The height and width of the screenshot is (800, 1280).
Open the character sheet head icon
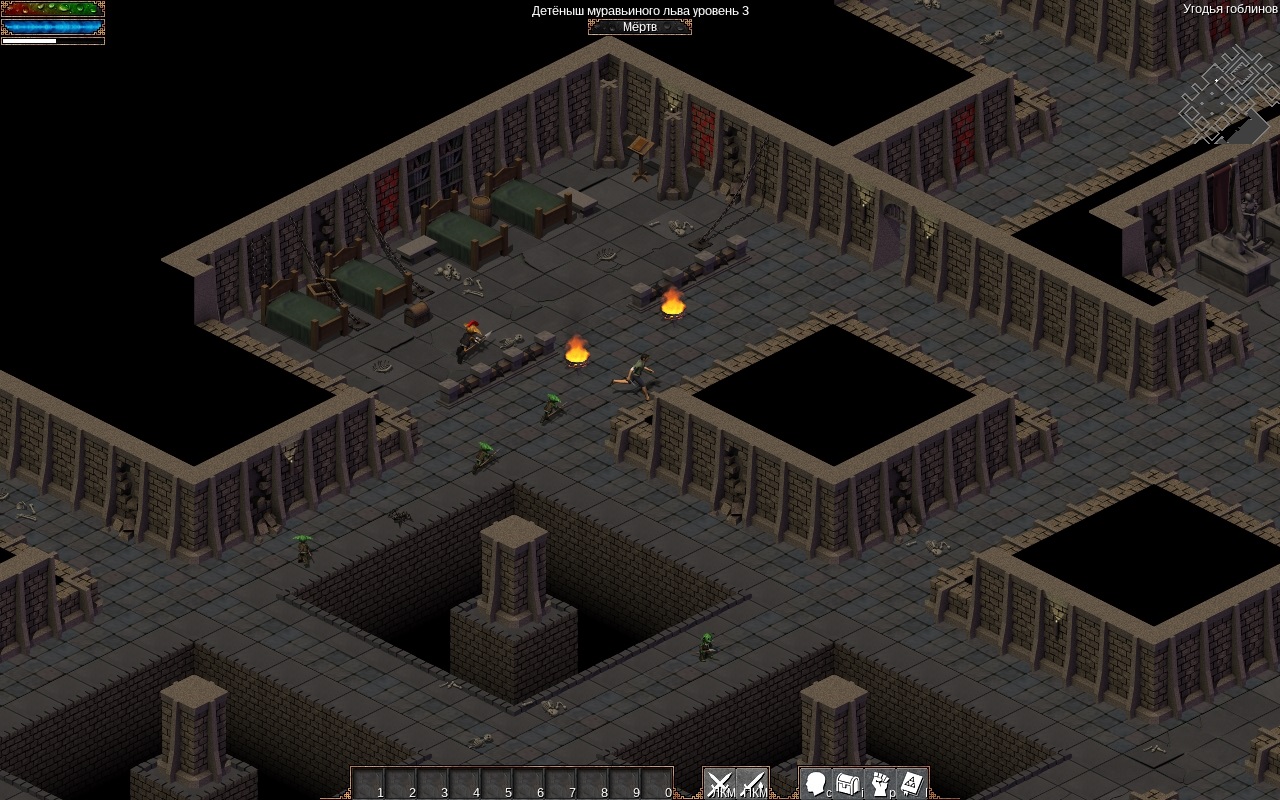[816, 783]
